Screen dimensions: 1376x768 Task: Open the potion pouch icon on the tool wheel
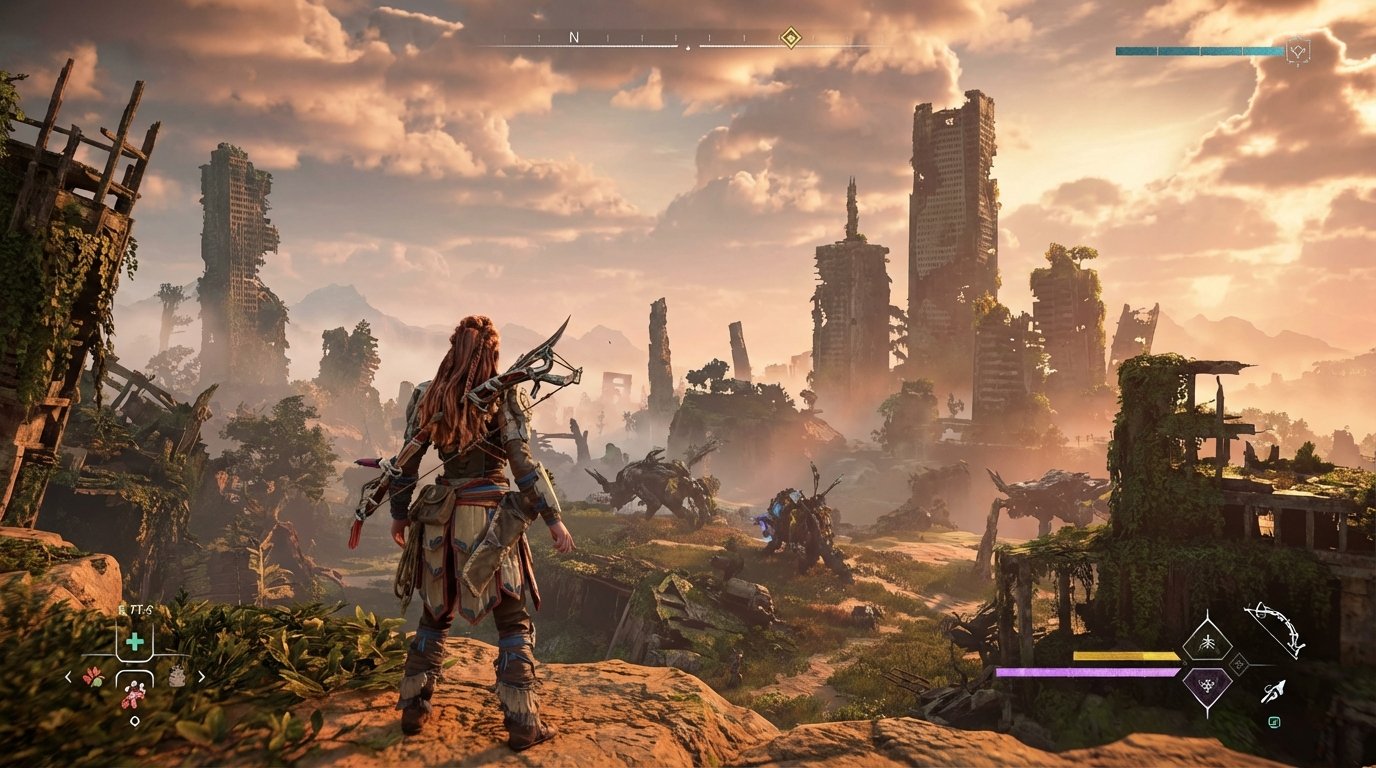[x=176, y=675]
